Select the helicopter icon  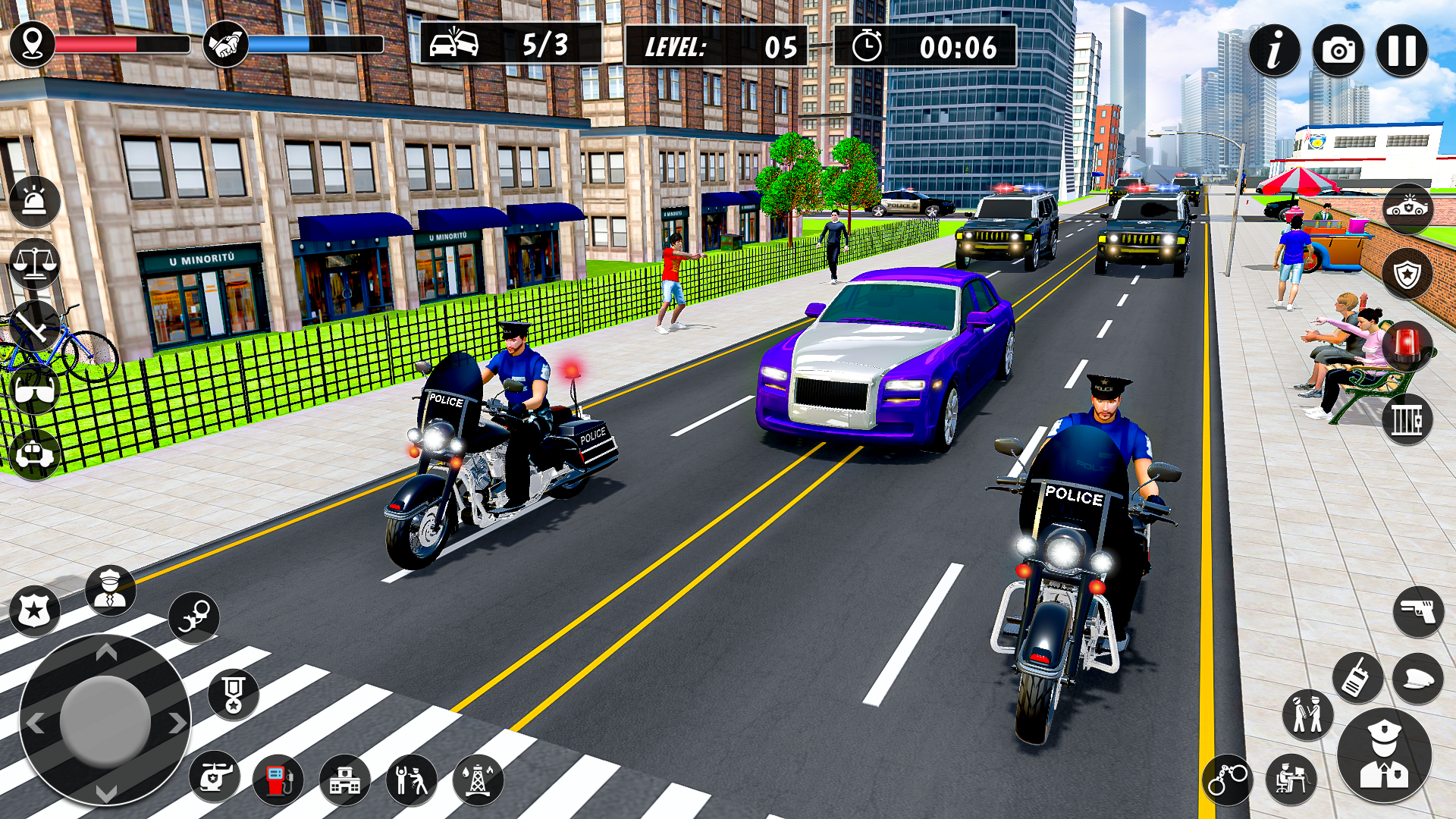point(215,774)
